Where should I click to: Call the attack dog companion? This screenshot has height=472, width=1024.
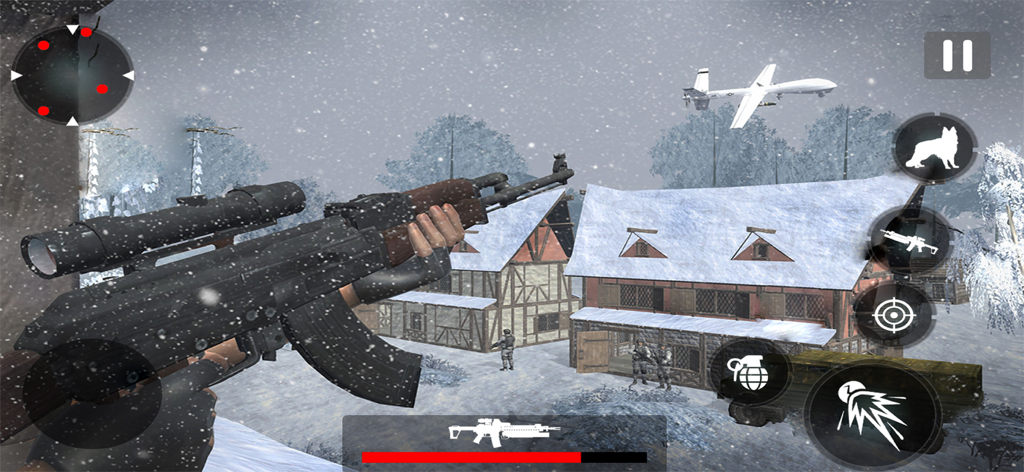click(x=934, y=148)
